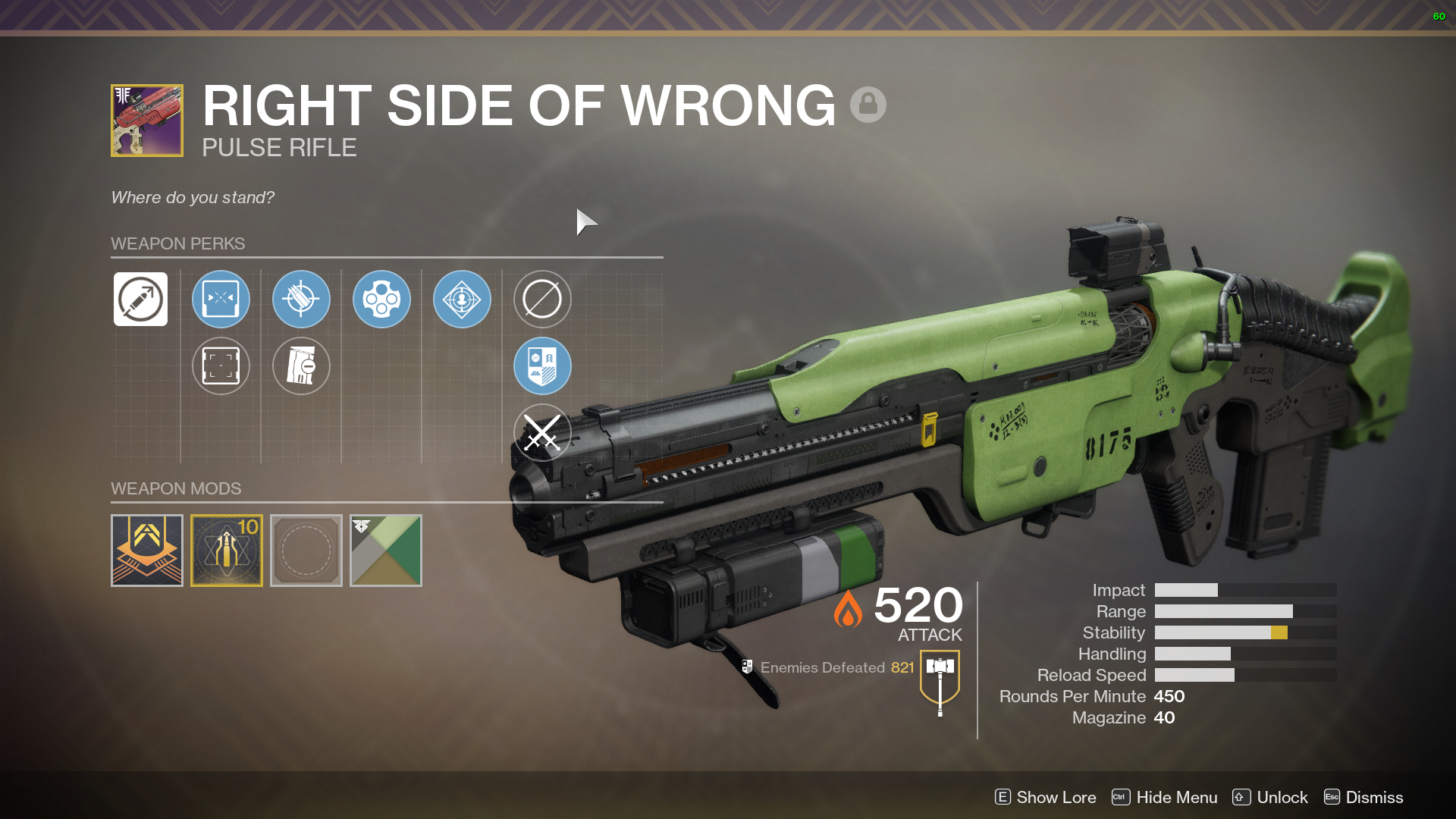Open the gold chevron ornament mod slot
This screenshot has height=819, width=1456.
[x=147, y=551]
